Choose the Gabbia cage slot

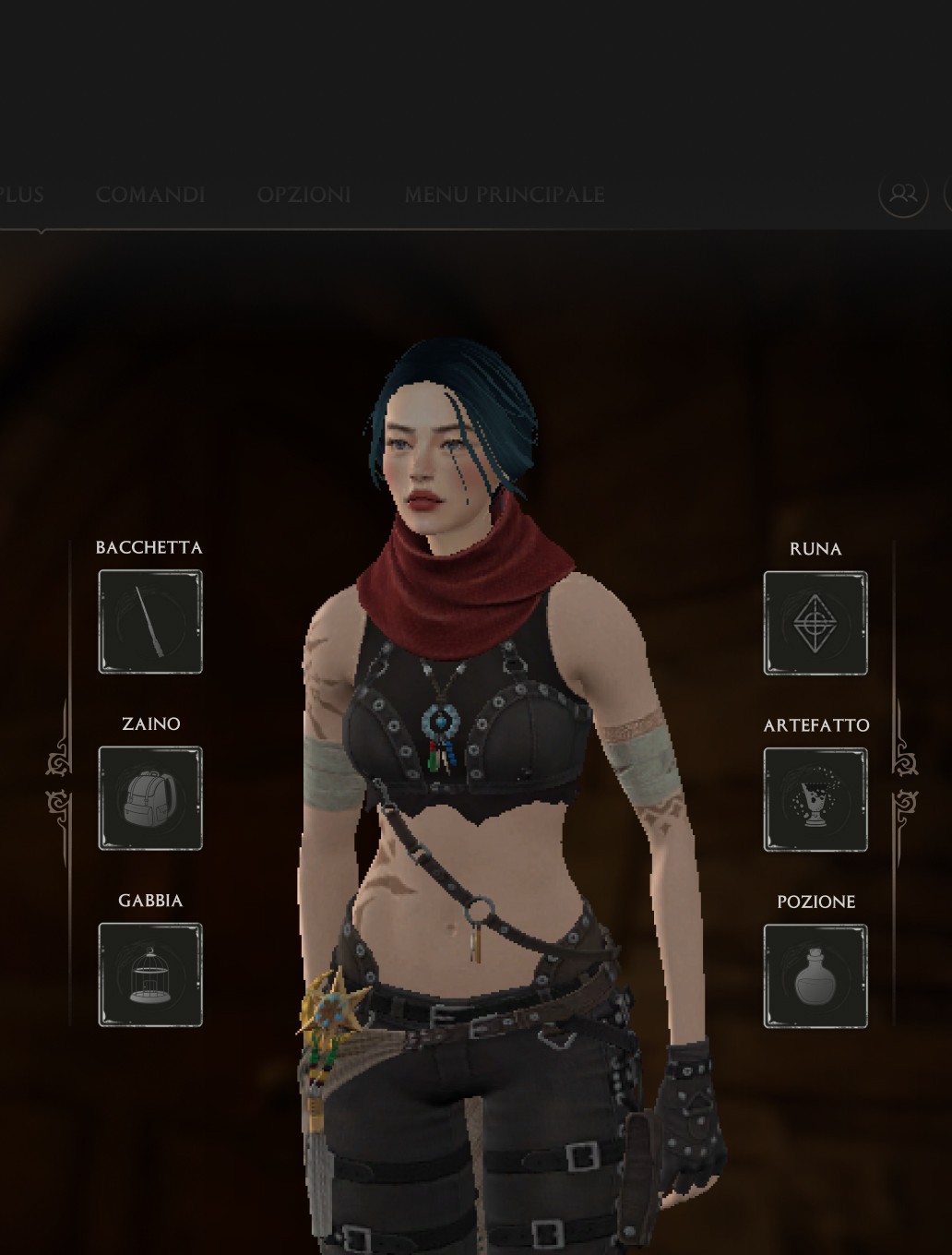click(150, 974)
